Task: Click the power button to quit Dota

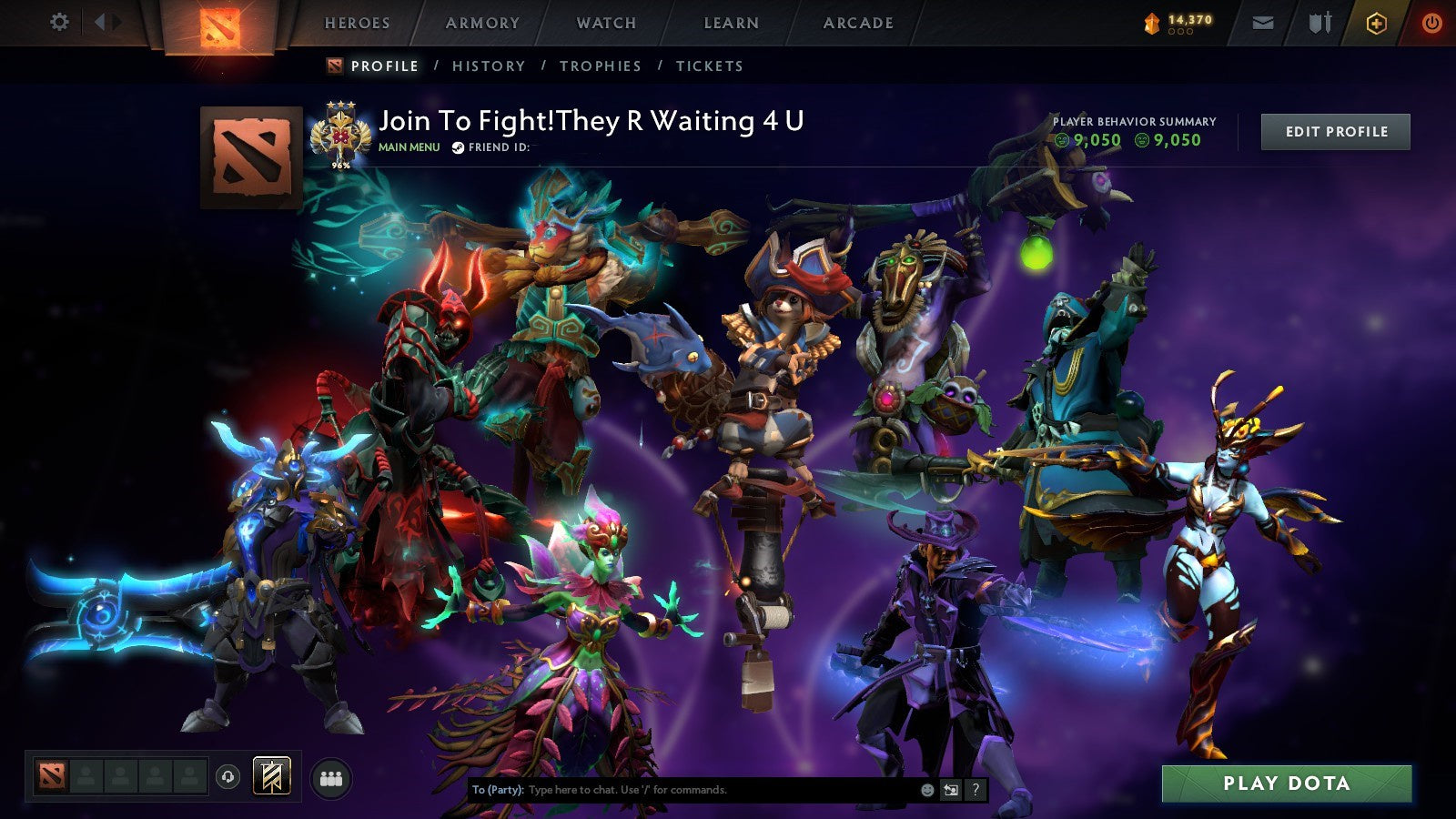Action: 1431,22
